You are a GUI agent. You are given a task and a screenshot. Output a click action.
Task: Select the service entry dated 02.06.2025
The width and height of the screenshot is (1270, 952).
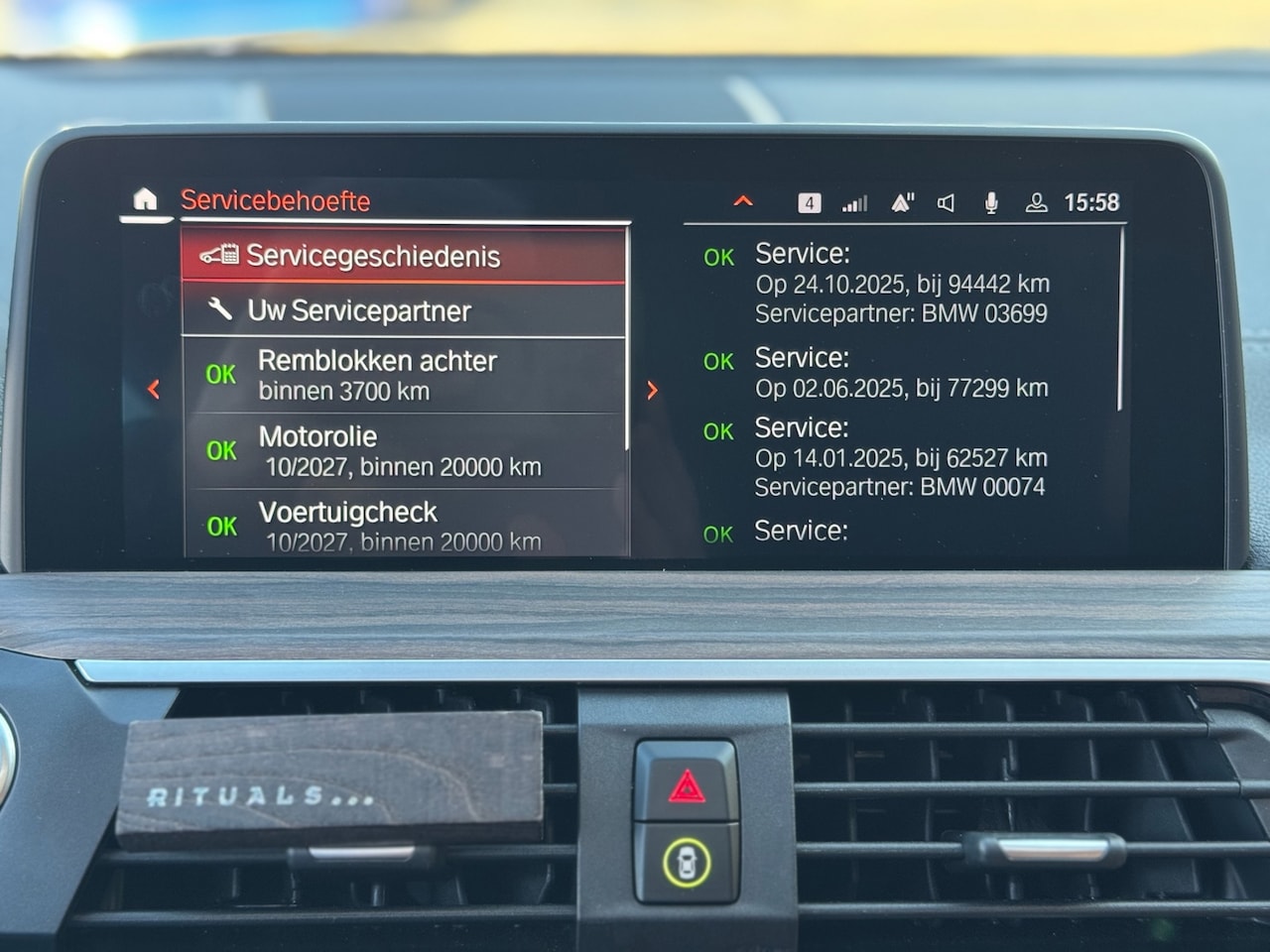point(901,373)
